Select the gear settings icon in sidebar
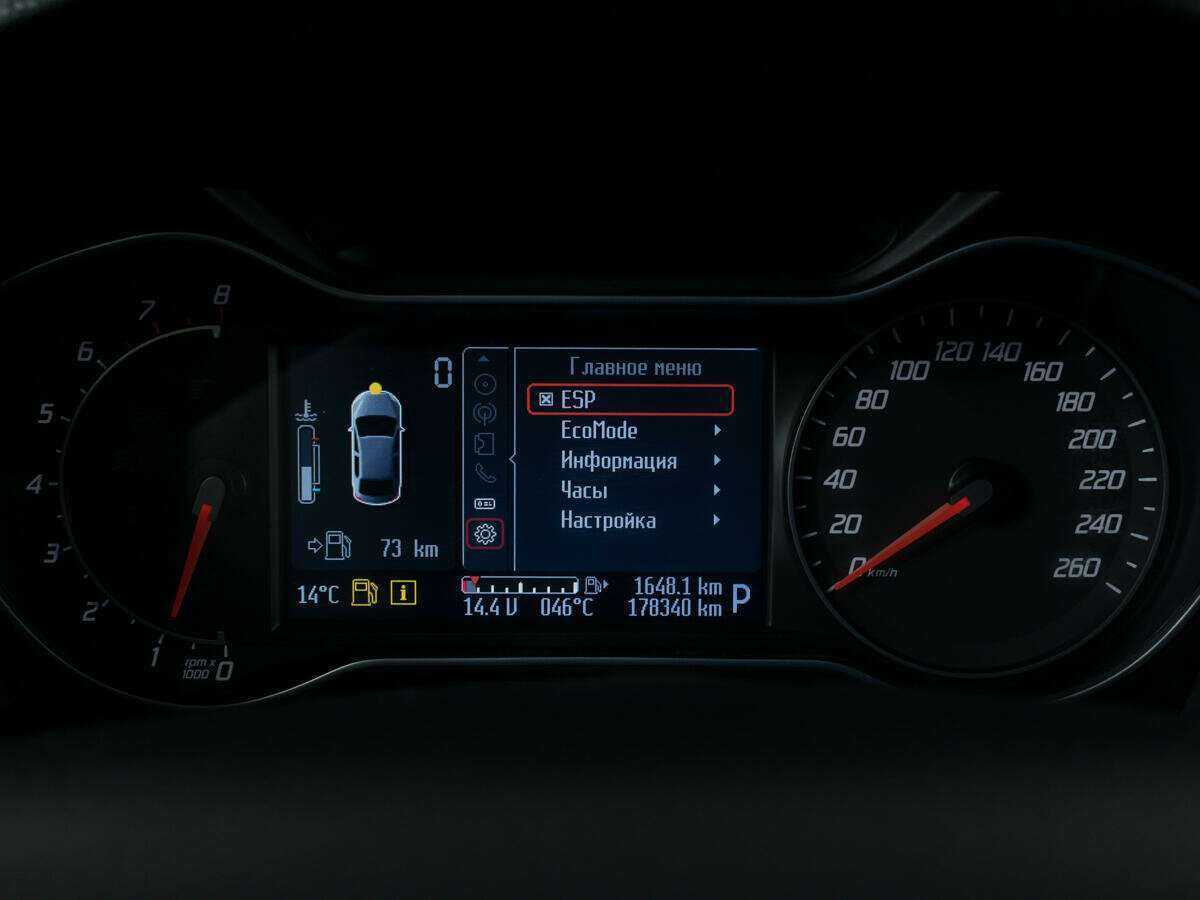Screen dimensions: 1200x900 click(485, 534)
